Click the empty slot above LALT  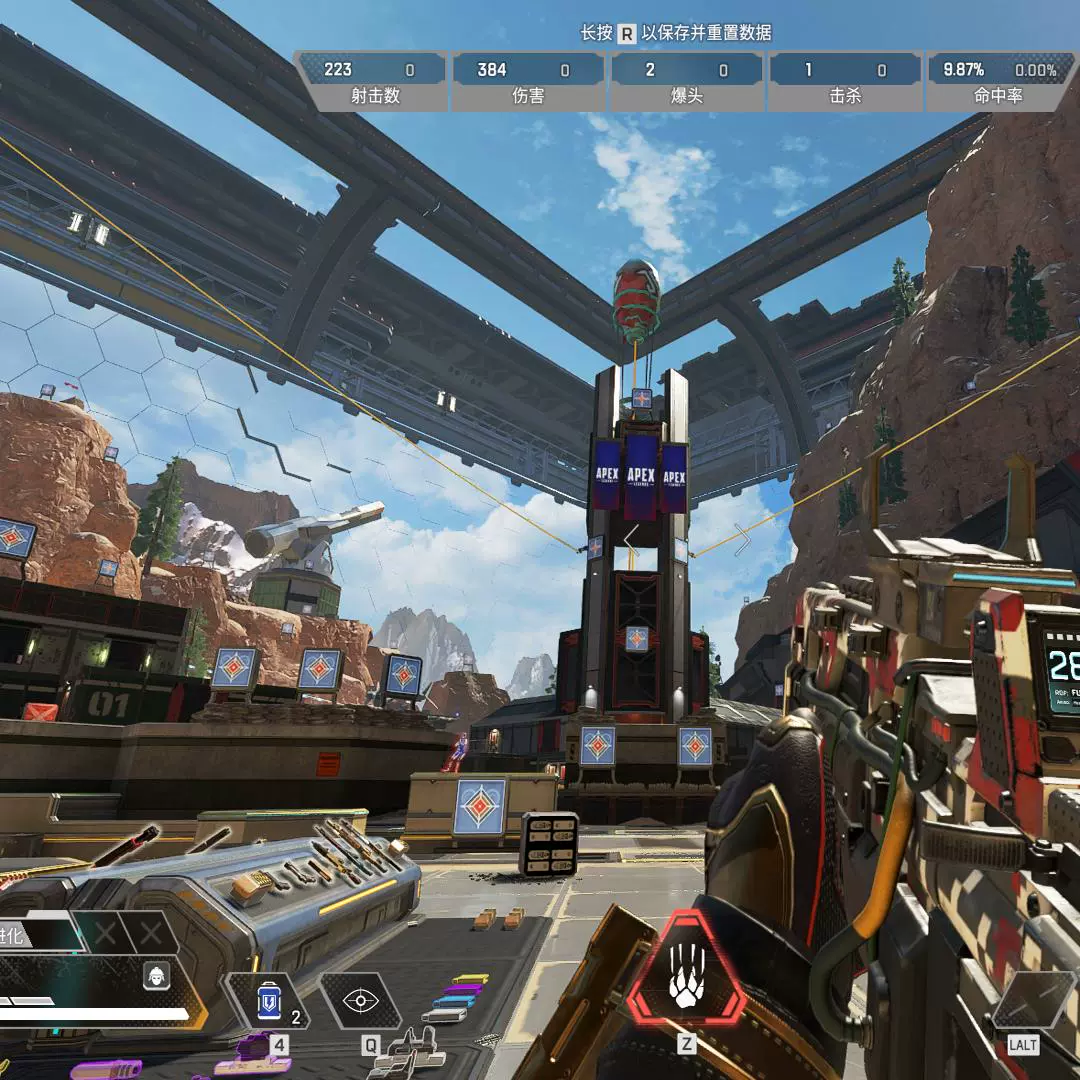pos(1035,999)
